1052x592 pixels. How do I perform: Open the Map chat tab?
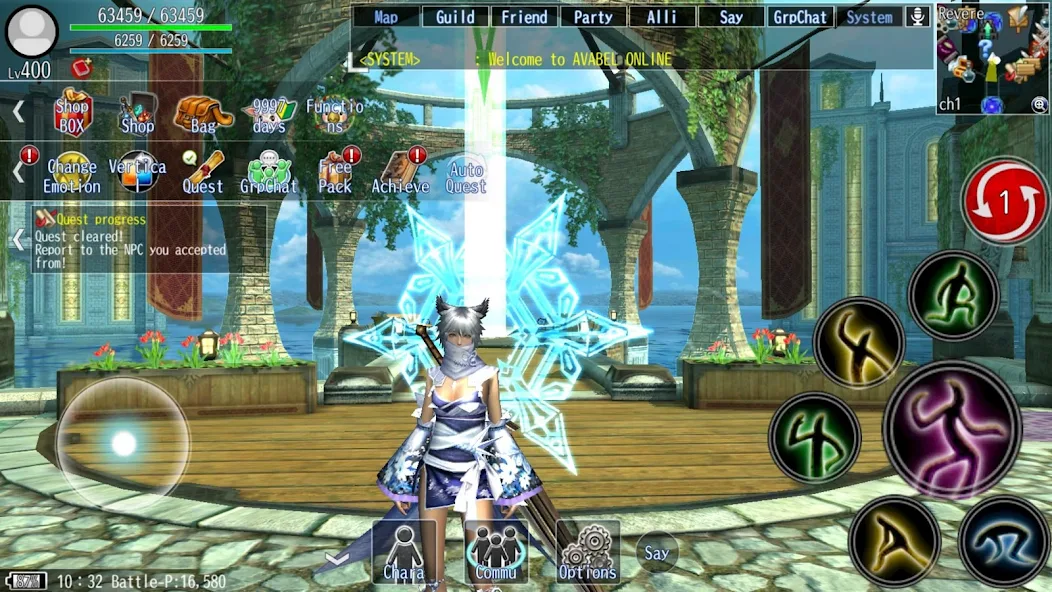coord(386,17)
